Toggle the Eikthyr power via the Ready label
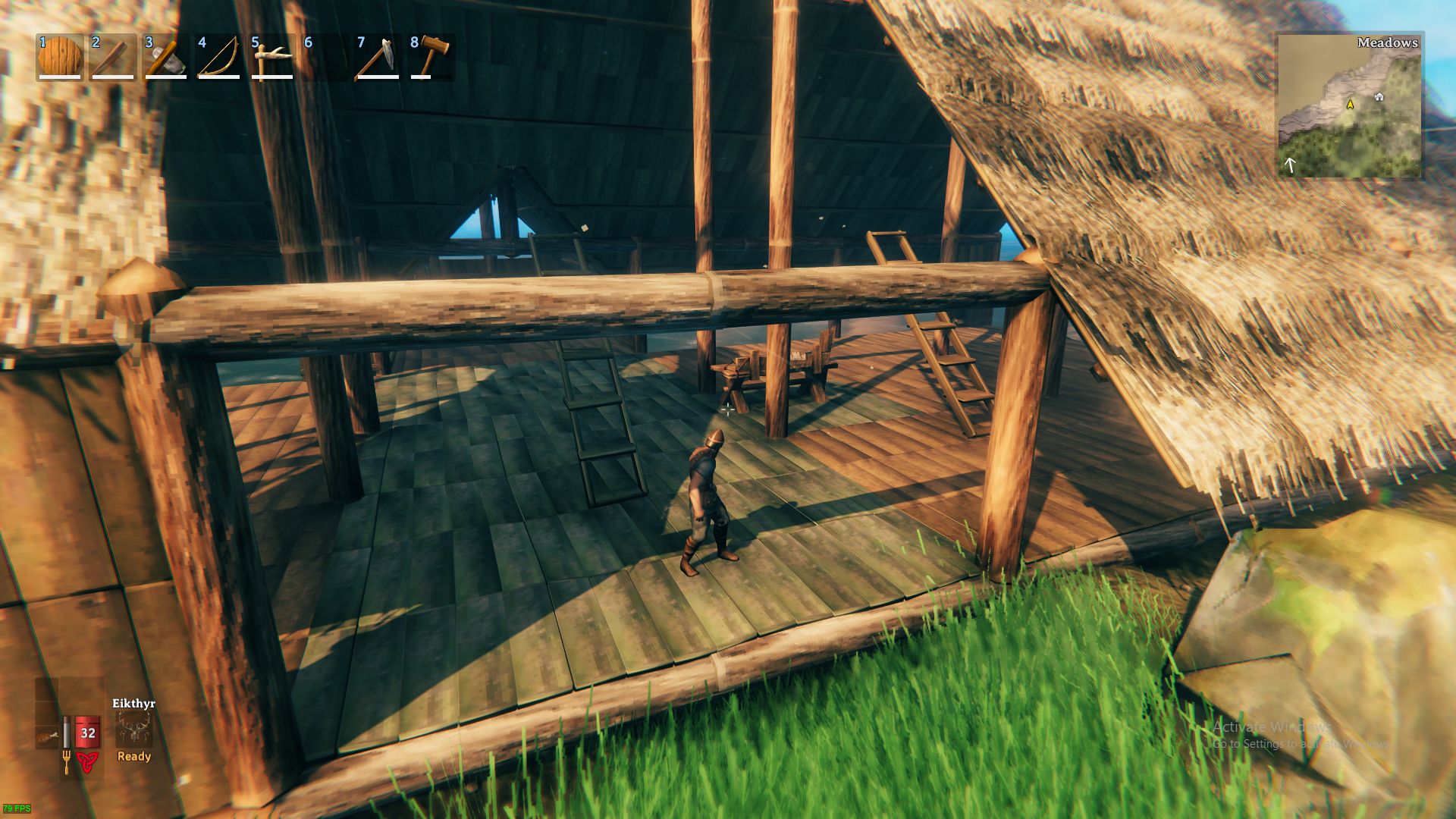This screenshot has width=1456, height=819. click(x=133, y=757)
